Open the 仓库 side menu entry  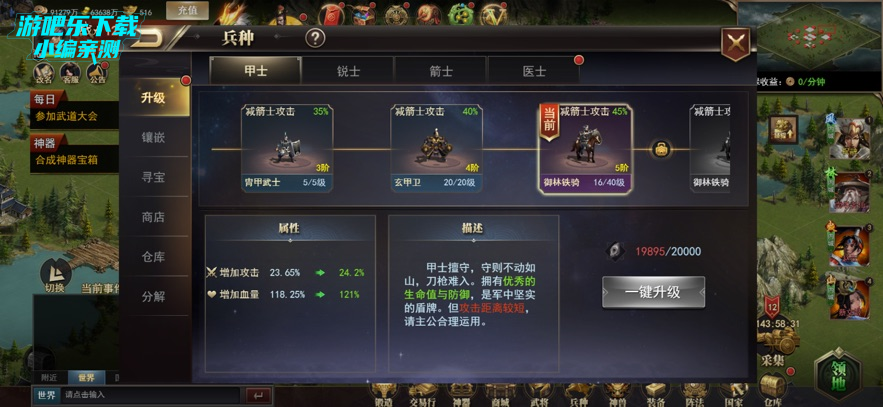click(x=153, y=257)
